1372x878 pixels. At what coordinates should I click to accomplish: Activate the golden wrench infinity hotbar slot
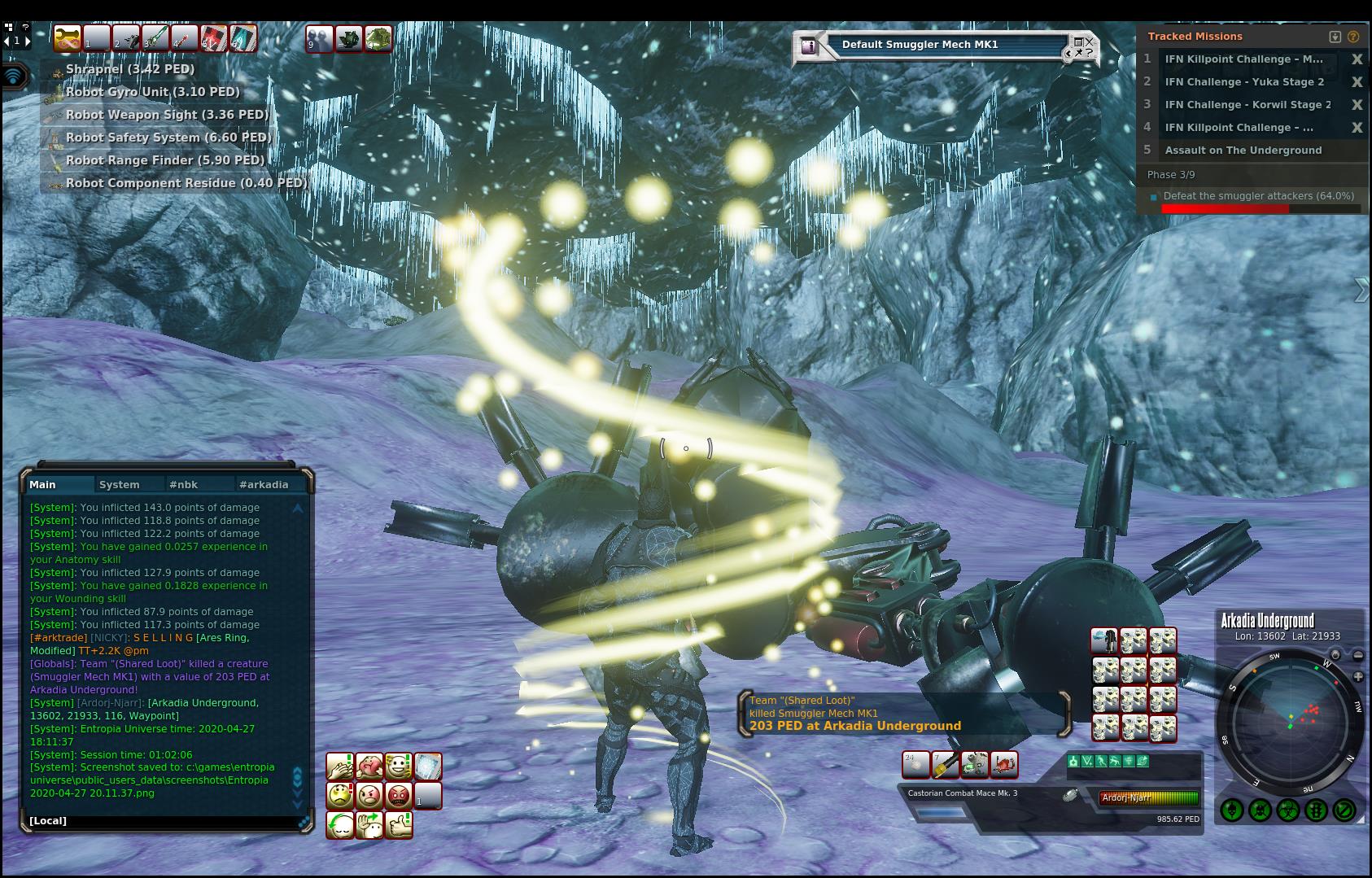67,38
